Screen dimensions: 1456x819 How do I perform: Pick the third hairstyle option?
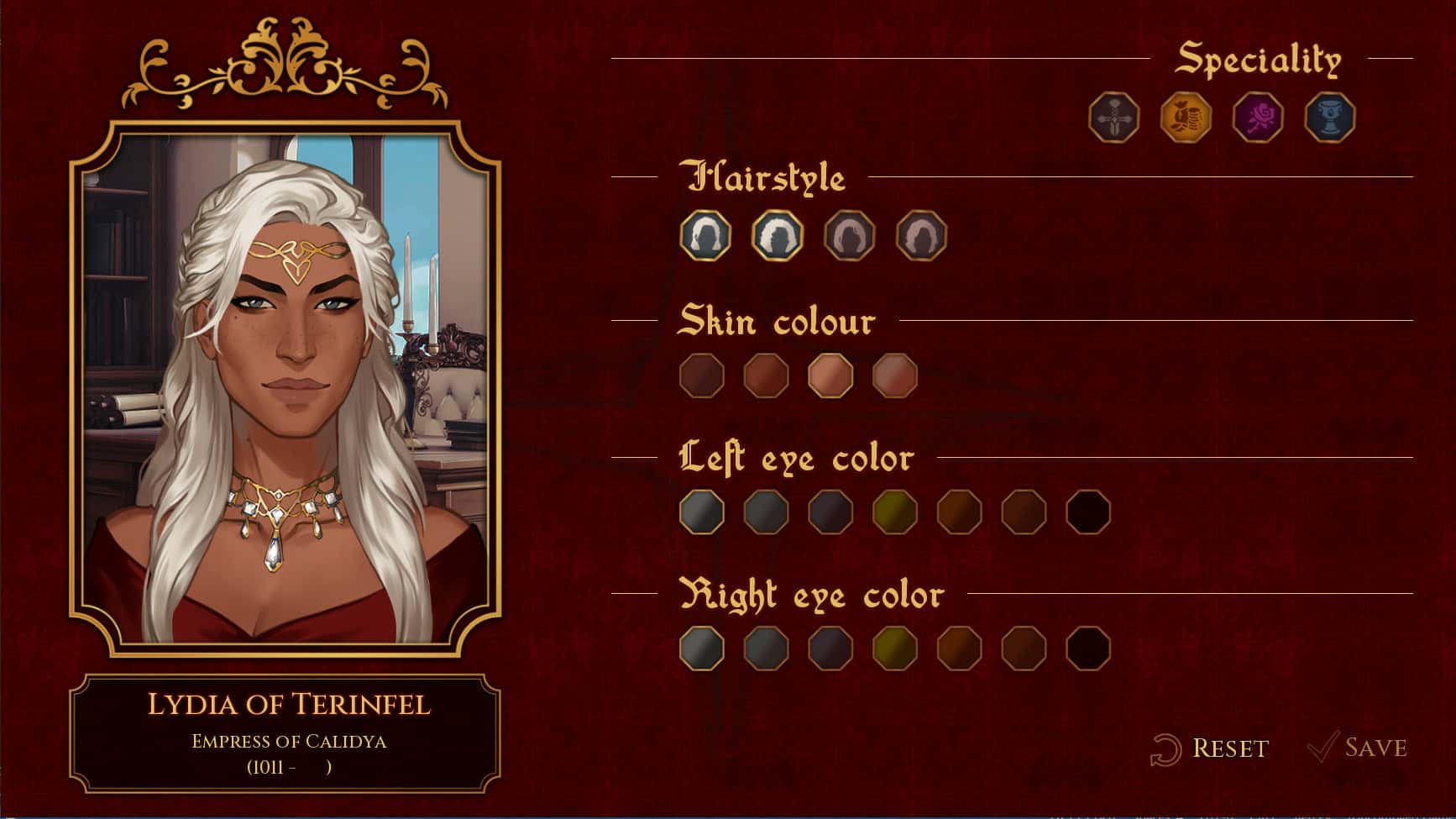click(x=848, y=236)
